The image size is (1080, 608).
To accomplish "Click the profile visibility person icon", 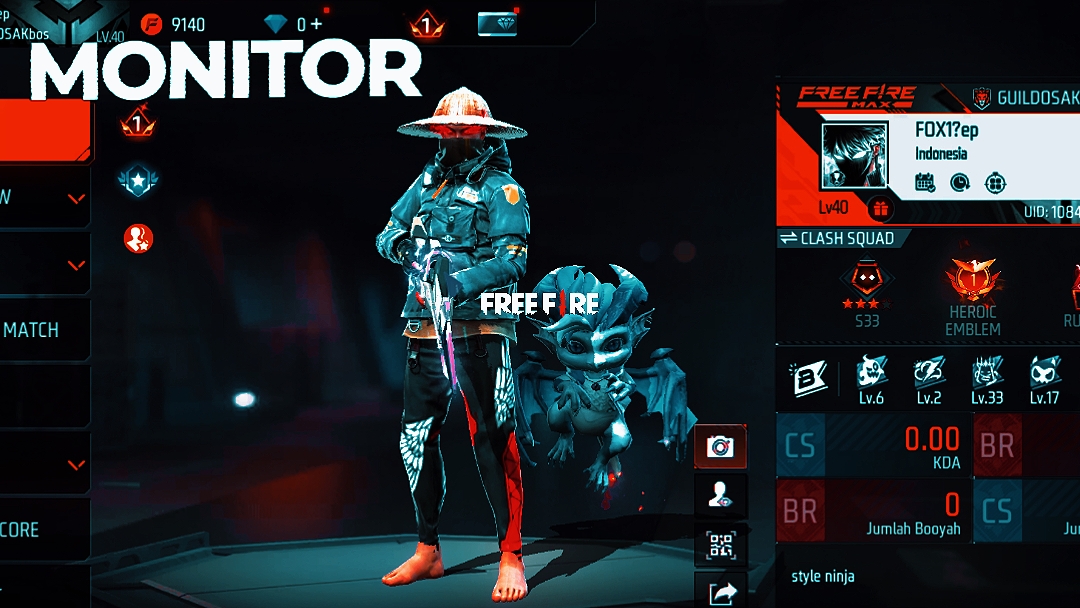I will (x=720, y=495).
